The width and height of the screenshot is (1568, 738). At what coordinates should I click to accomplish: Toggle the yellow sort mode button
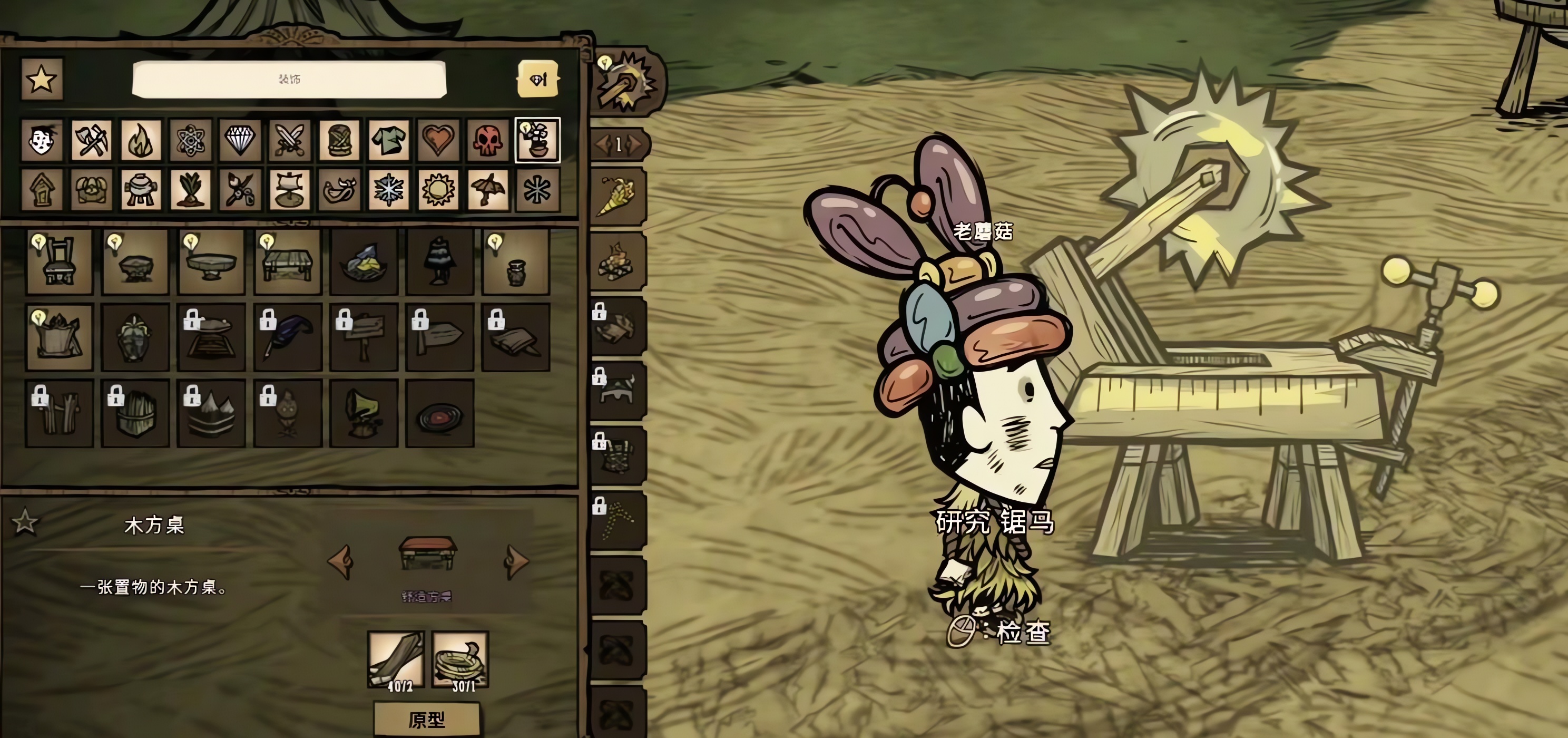click(537, 79)
